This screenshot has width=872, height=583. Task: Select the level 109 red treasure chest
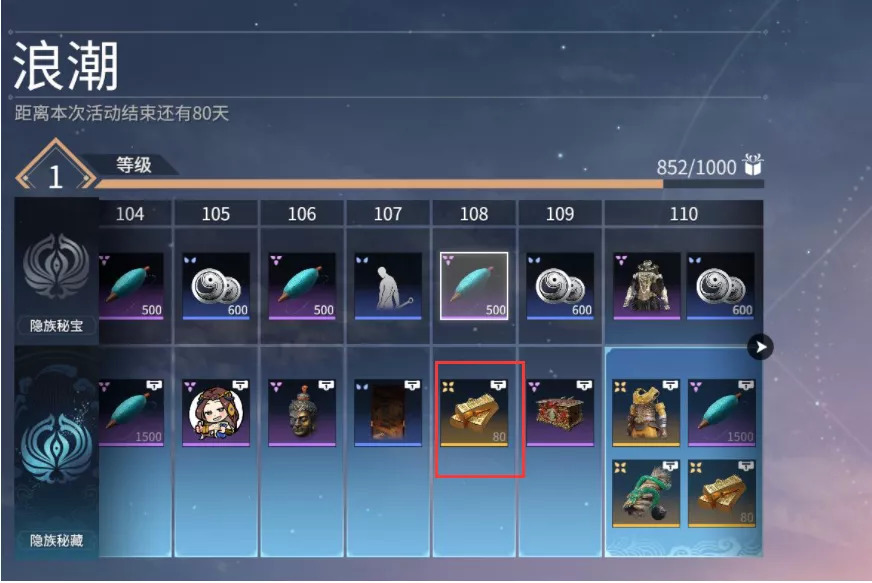[560, 412]
